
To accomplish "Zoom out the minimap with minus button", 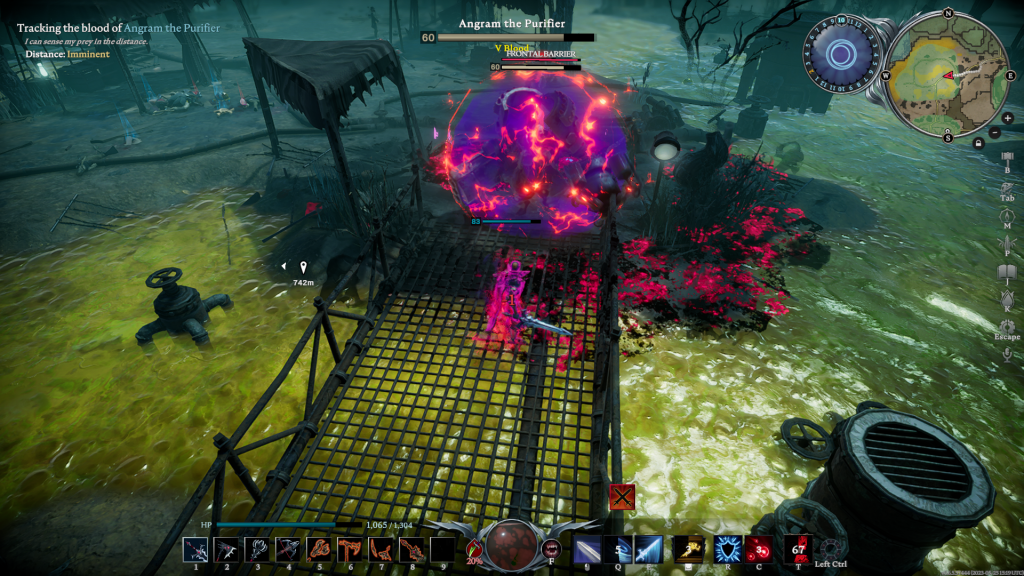I will tap(994, 132).
